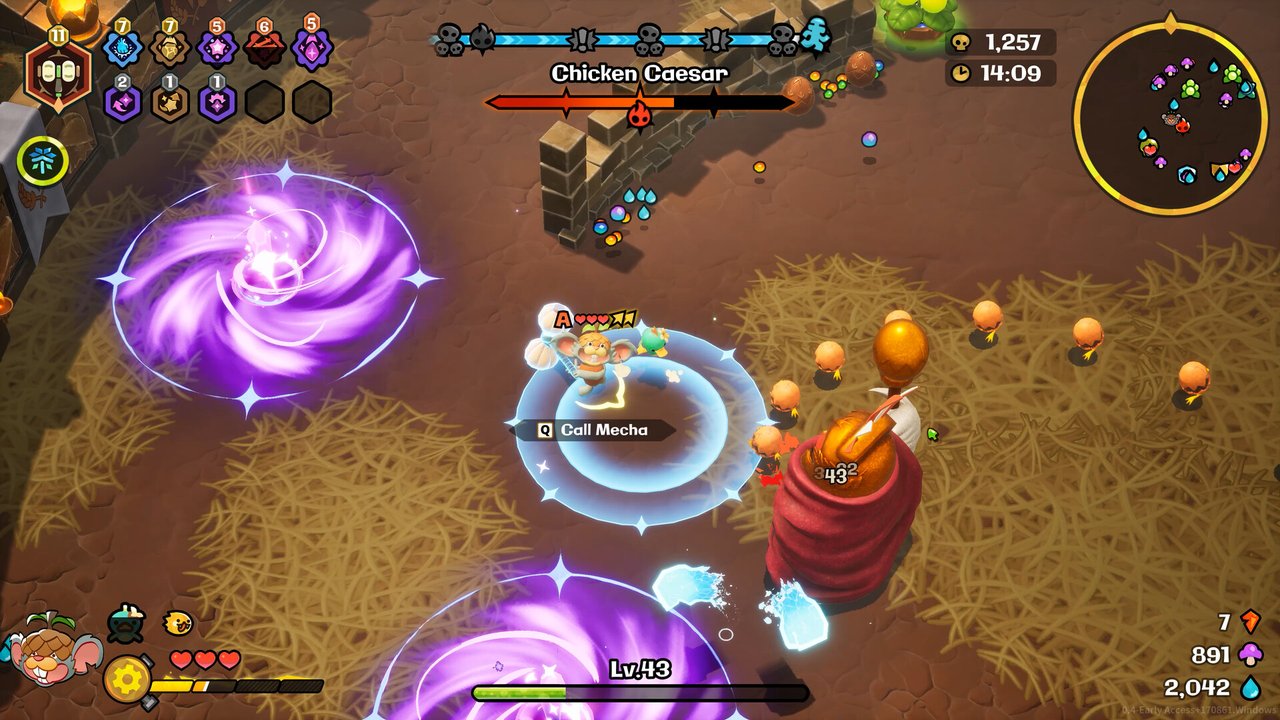1280x720 pixels.
Task: Select the purple pink-gem skill icon
Action: click(x=311, y=48)
